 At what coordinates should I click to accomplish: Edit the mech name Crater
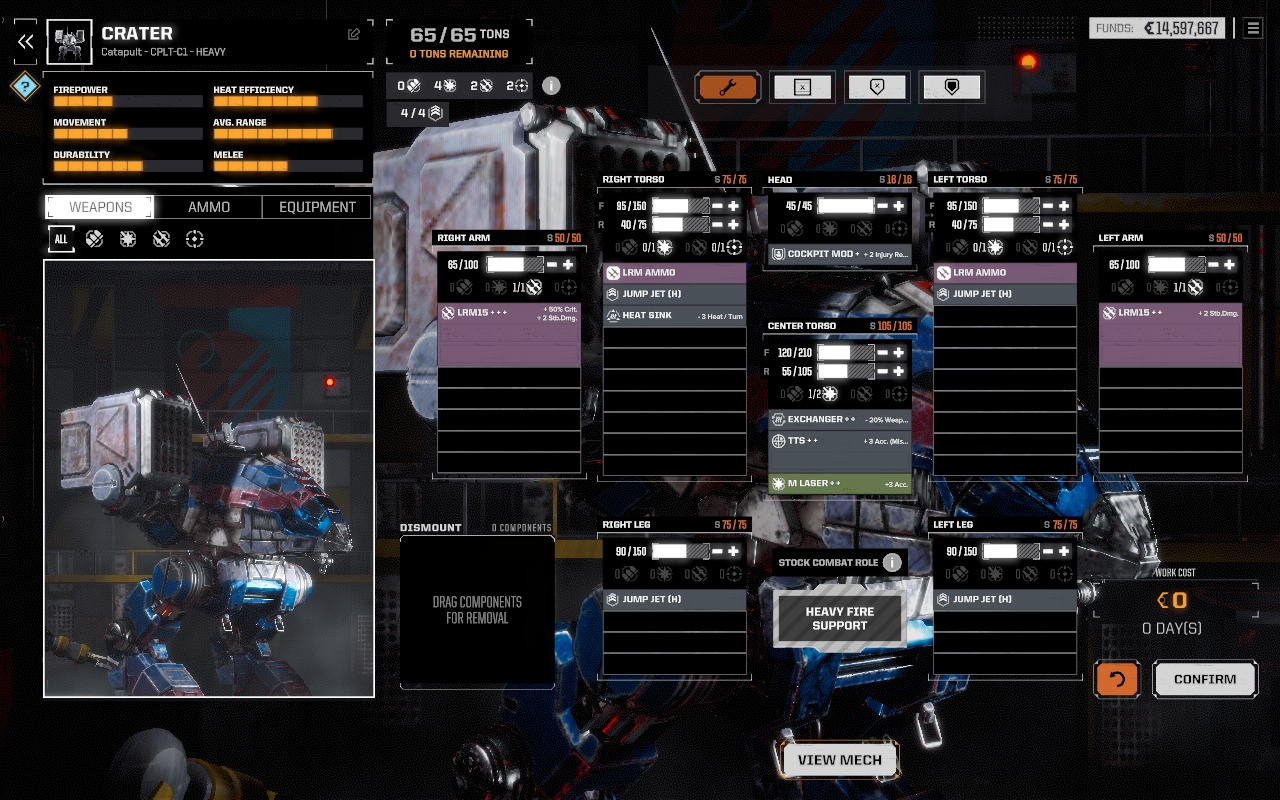(354, 34)
